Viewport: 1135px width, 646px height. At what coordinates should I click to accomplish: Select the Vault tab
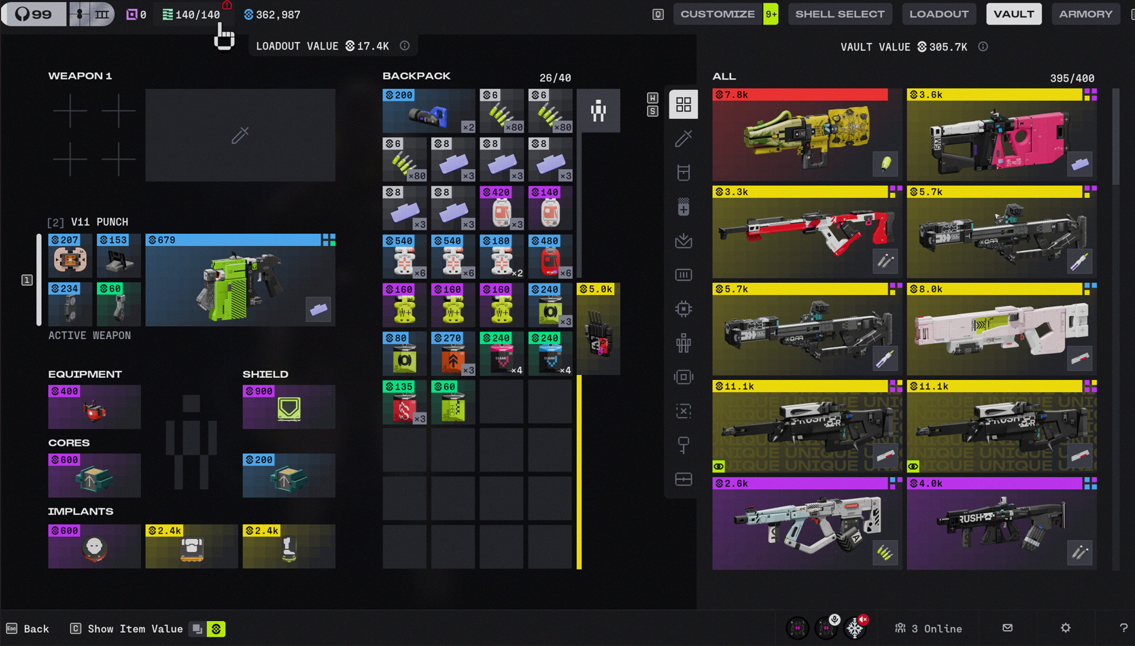point(1013,14)
